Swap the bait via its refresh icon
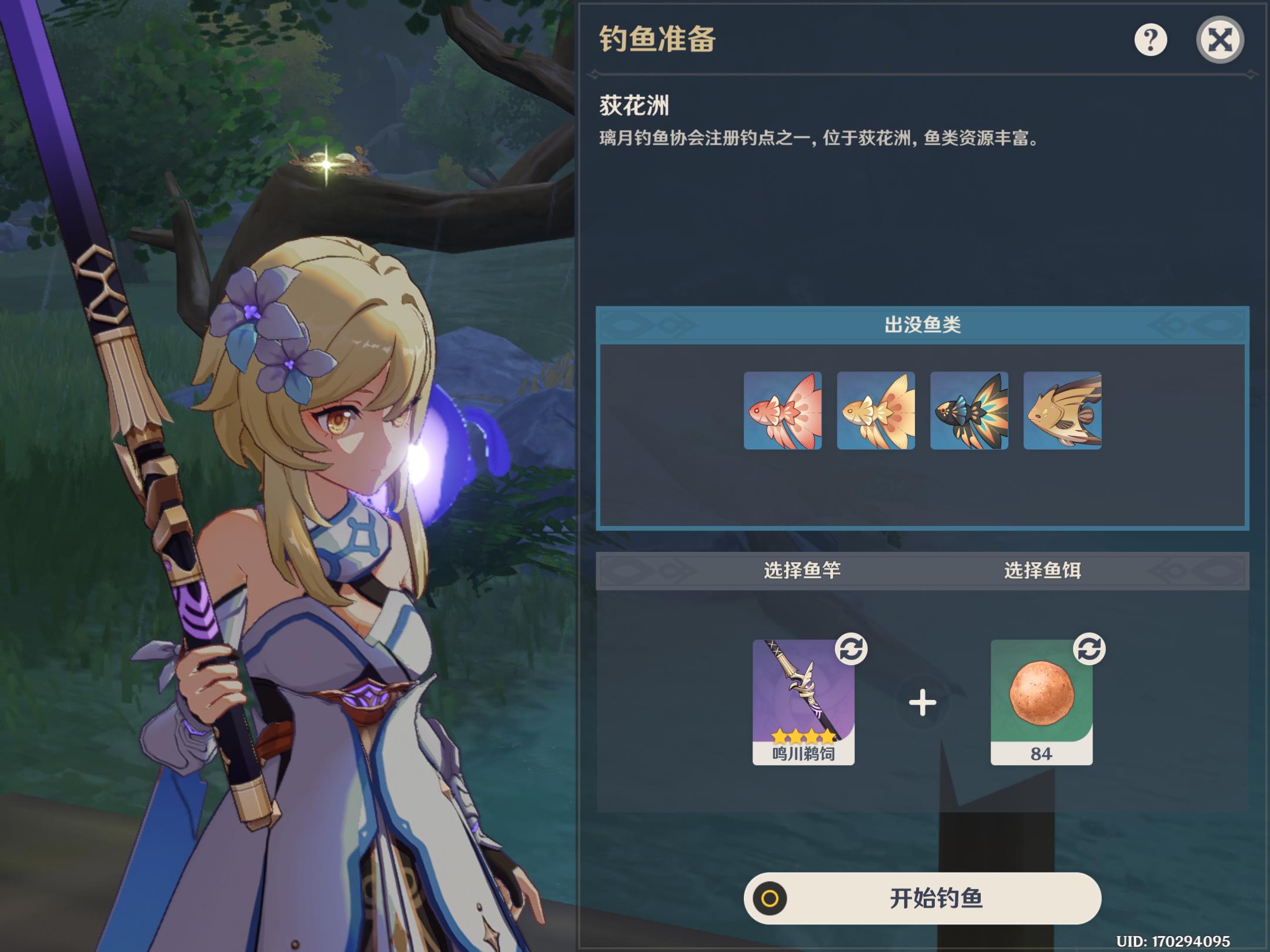 (1089, 649)
